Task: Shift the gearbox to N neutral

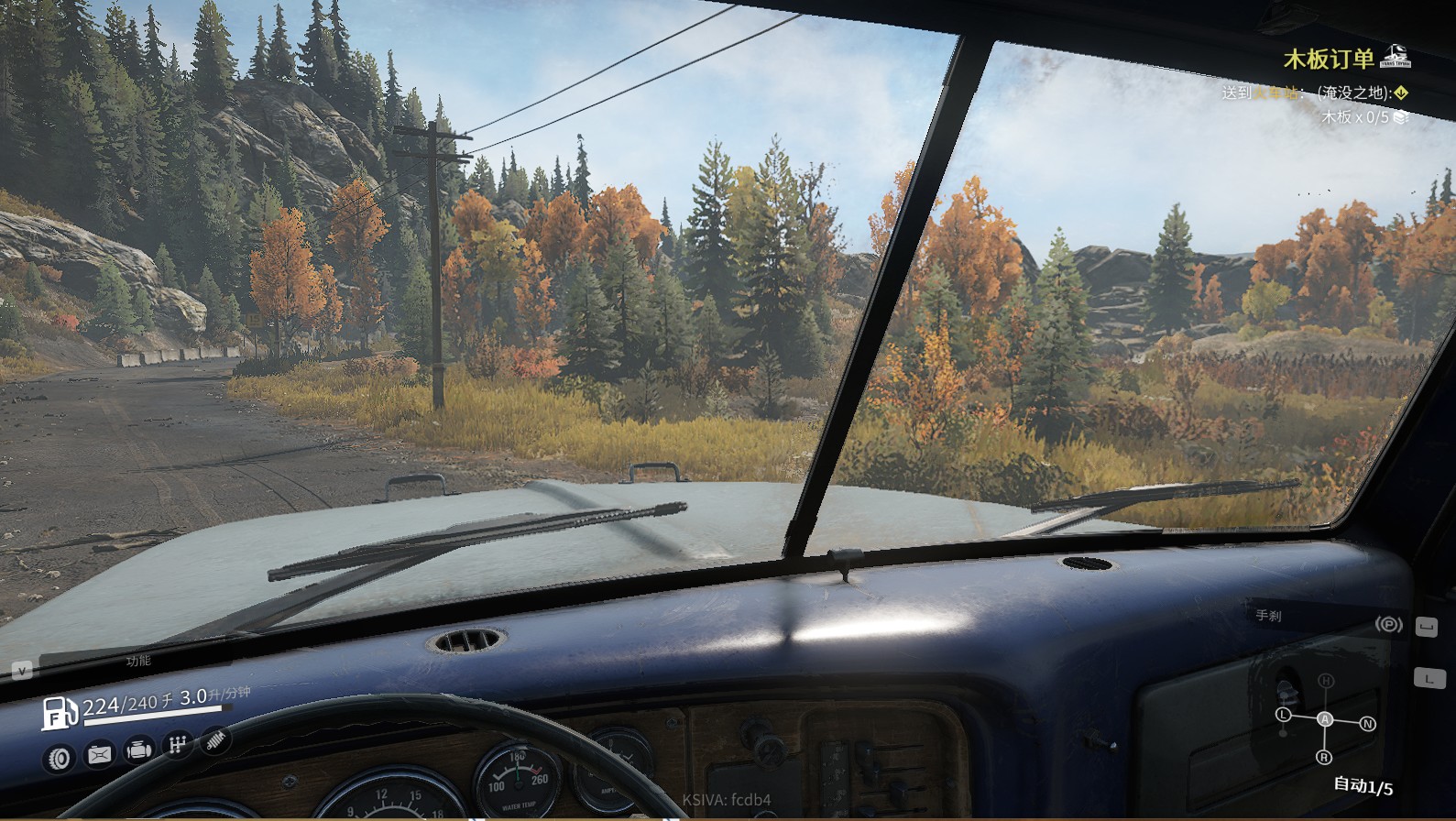Action: point(1368,724)
